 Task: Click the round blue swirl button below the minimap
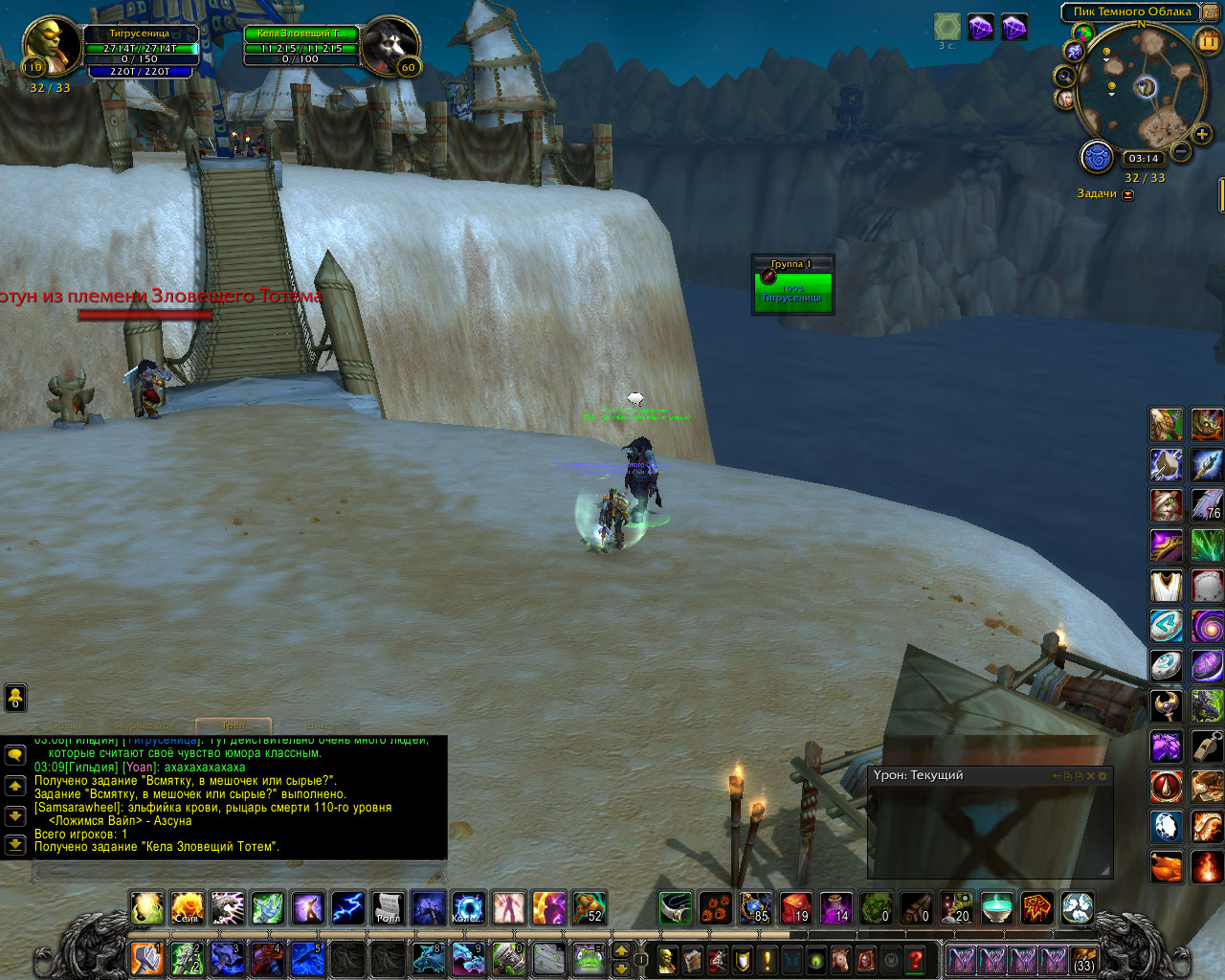[1097, 157]
